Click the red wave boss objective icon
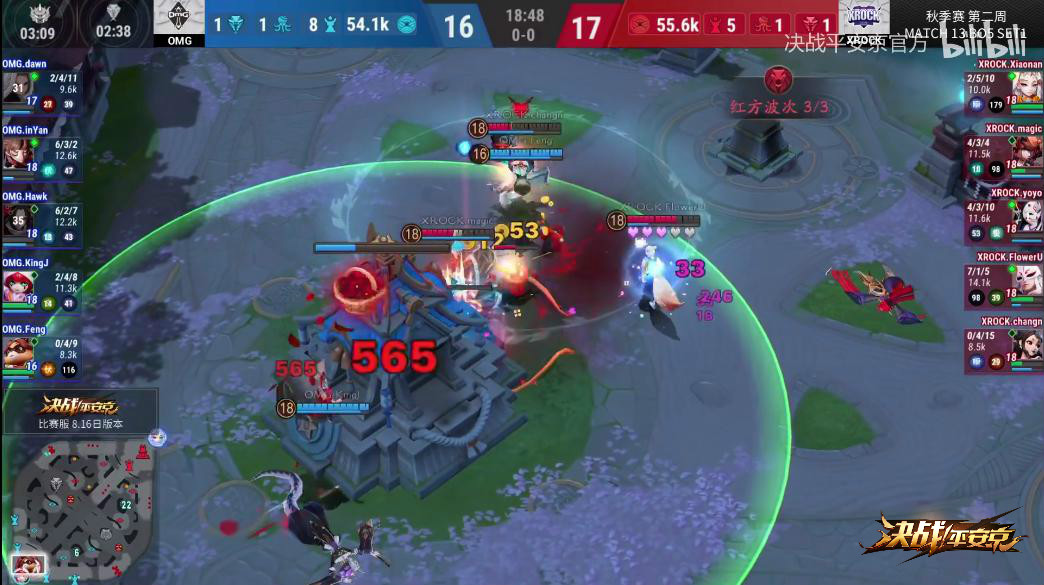This screenshot has height=585, width=1044. [778, 80]
